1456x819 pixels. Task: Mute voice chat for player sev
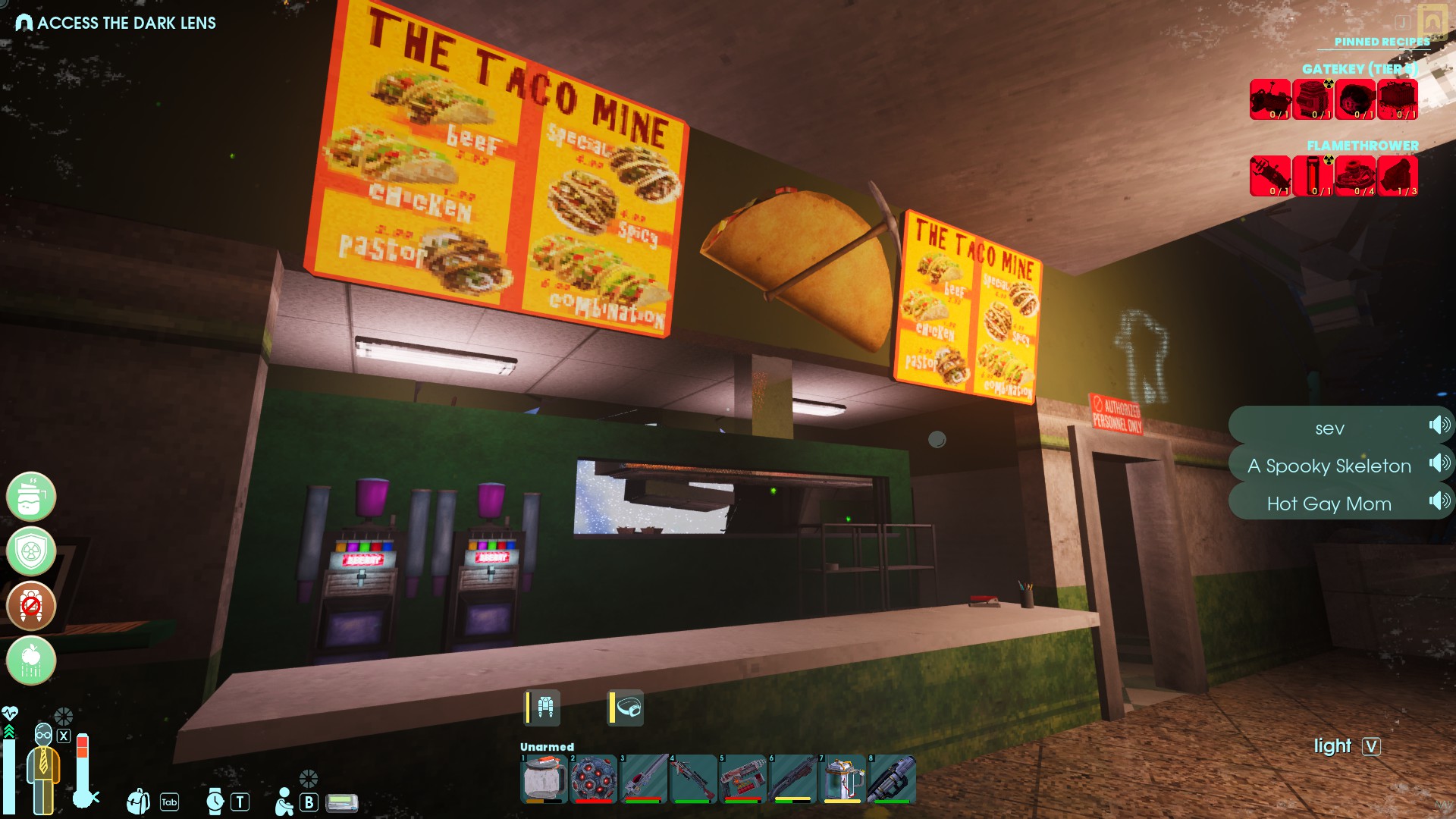[x=1439, y=425]
